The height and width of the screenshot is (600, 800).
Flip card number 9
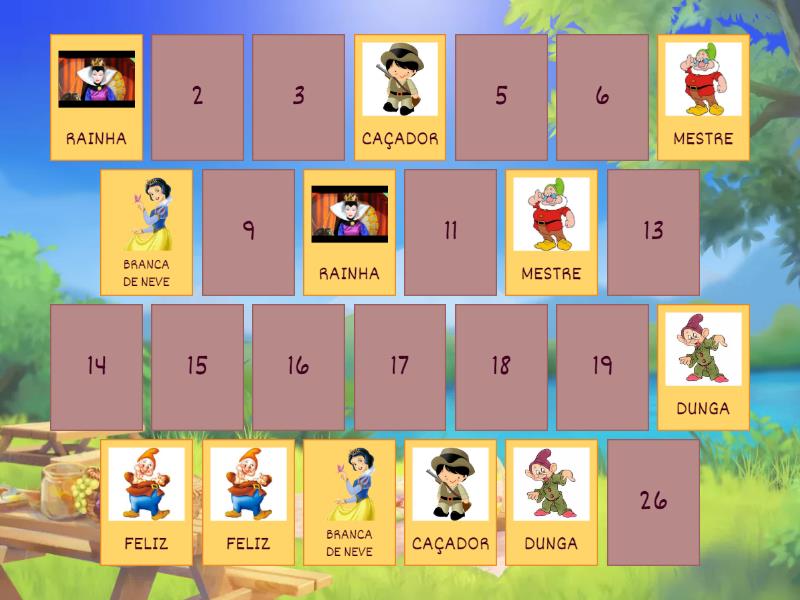(248, 232)
